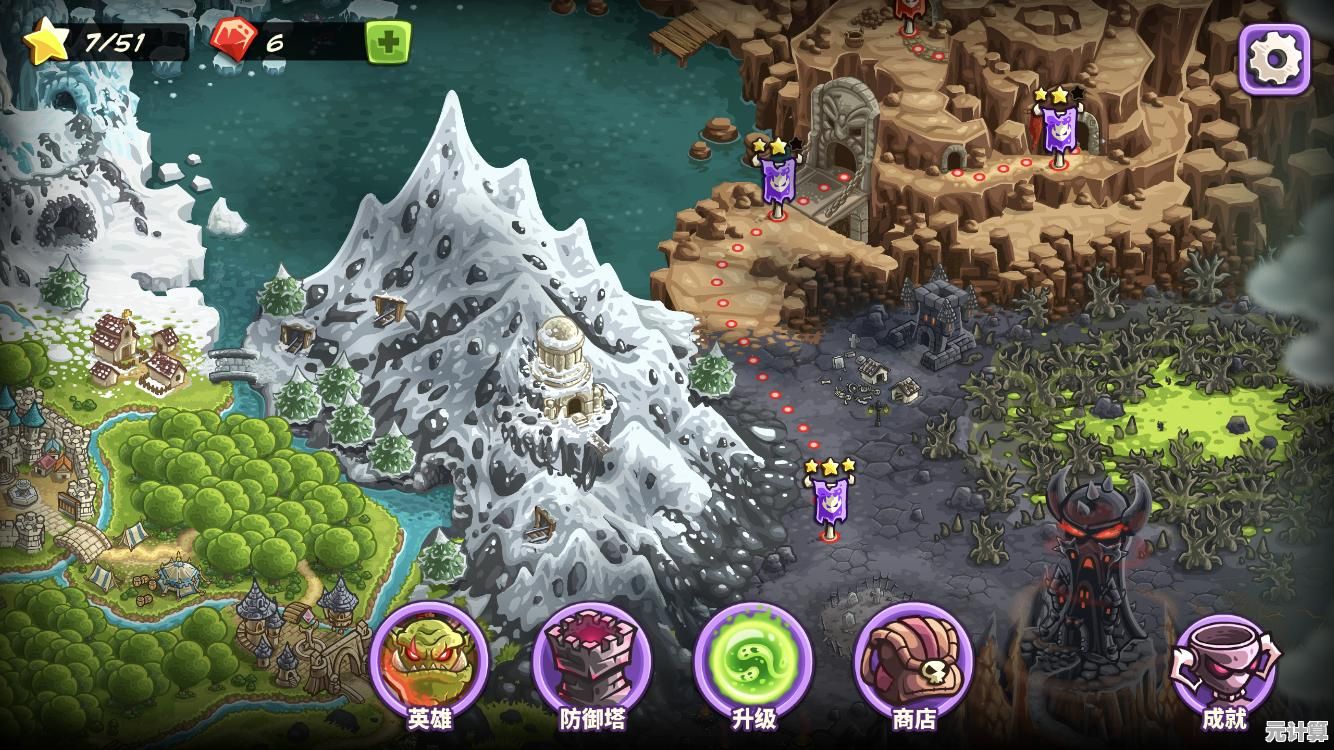Screen dimensions: 1334x750
Task: Select the three-star purple level flag
Action: click(x=829, y=499)
